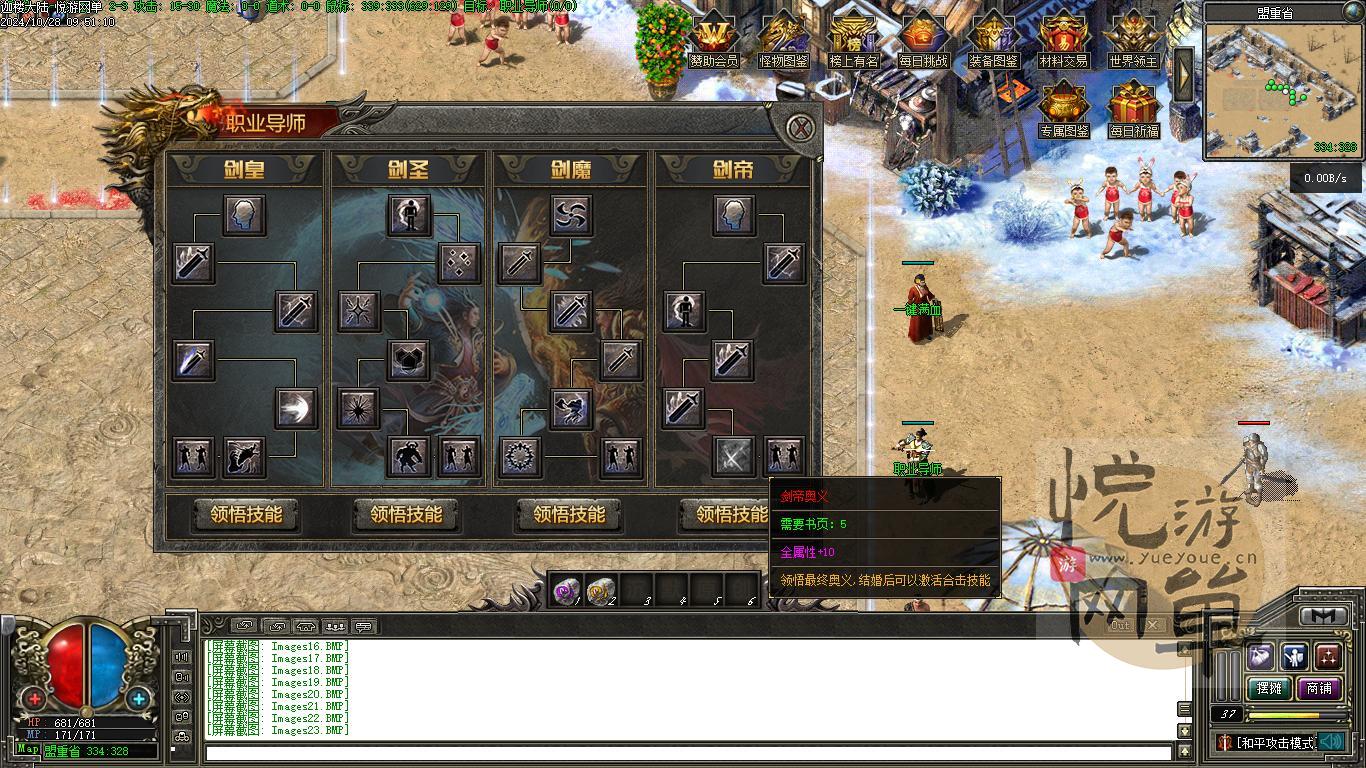Click 领悟技能 under the 剑皇 column
The image size is (1366, 768).
(246, 515)
